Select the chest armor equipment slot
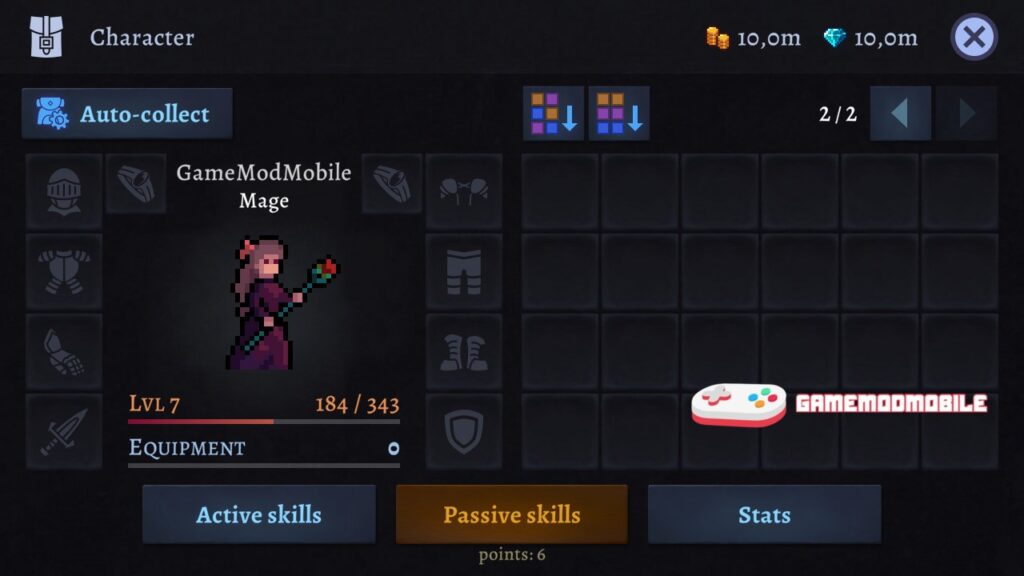Image resolution: width=1024 pixels, height=576 pixels. [x=64, y=271]
